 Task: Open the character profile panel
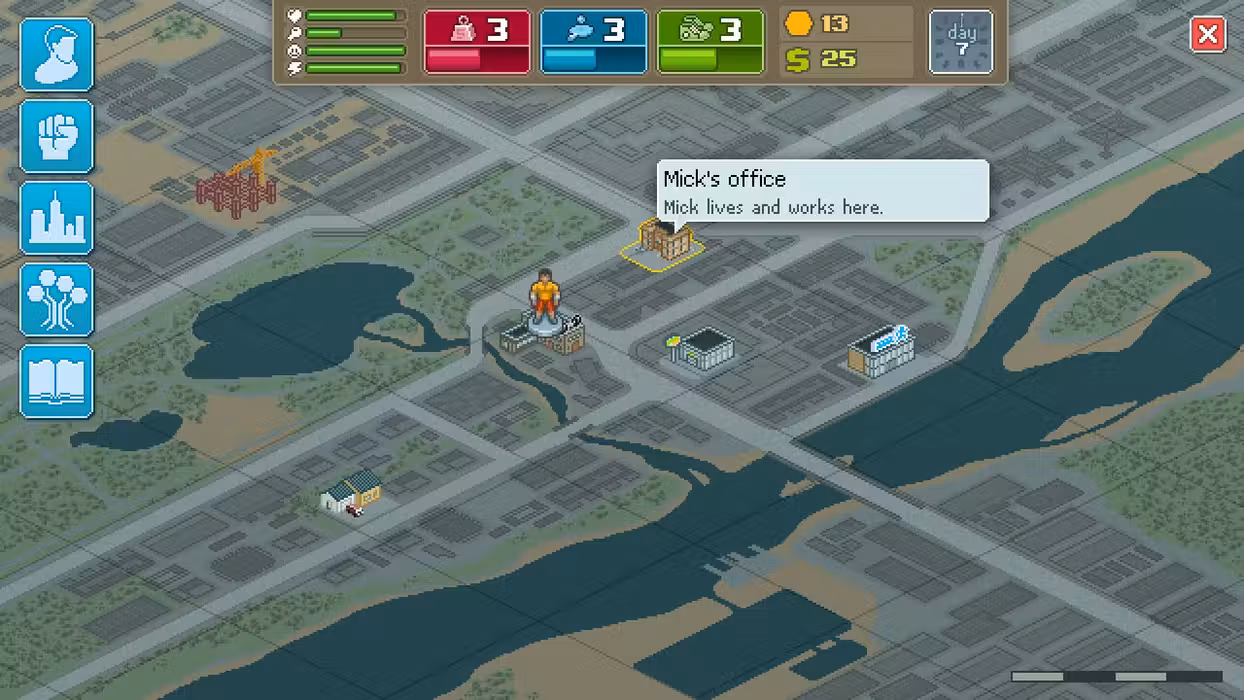click(57, 55)
